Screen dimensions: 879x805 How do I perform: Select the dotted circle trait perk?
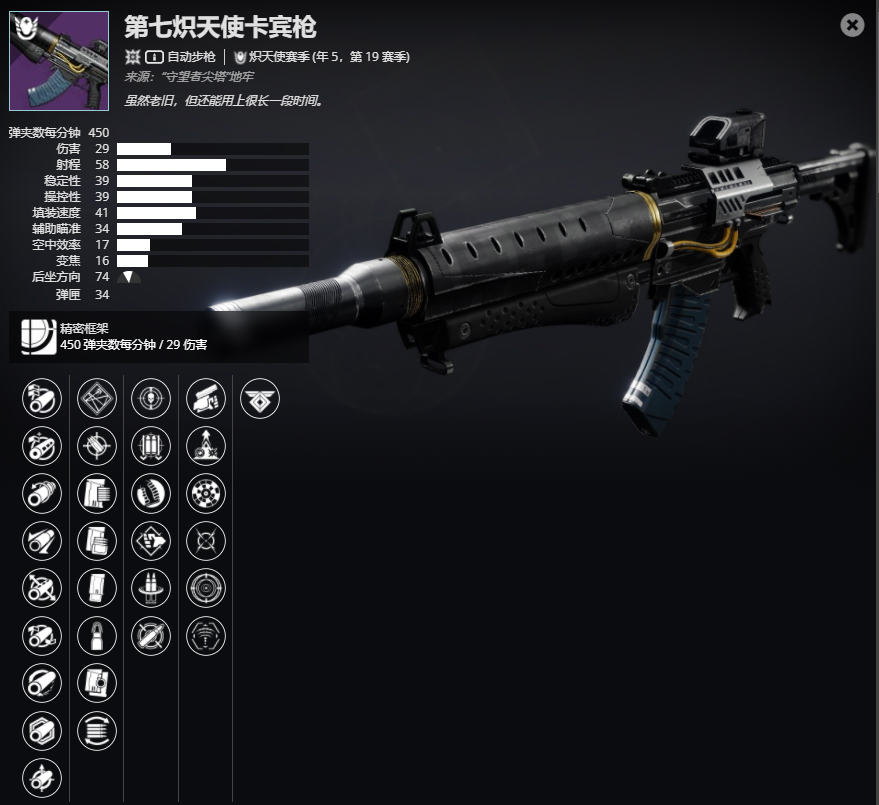206,494
